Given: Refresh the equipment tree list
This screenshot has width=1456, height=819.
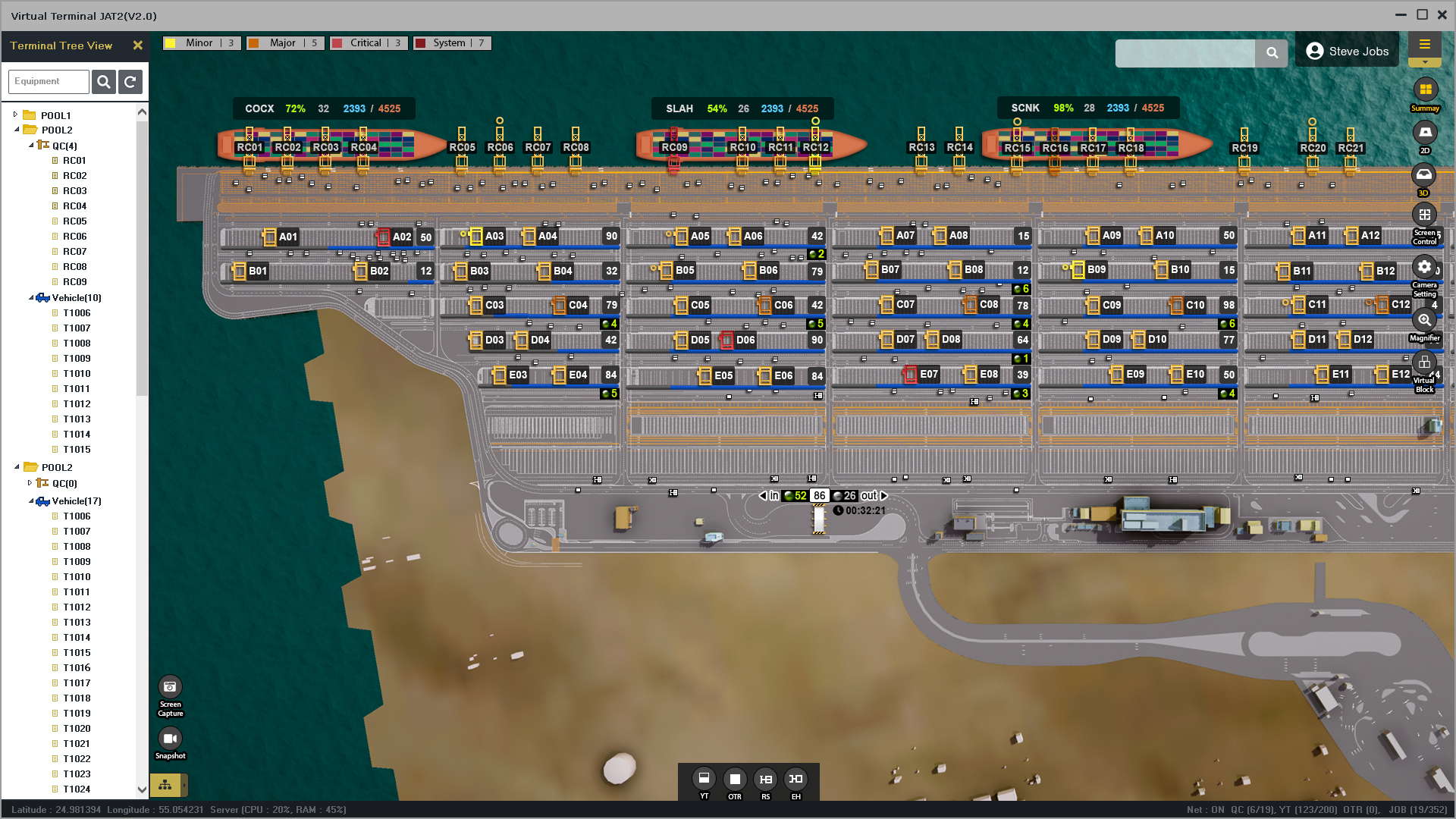Looking at the screenshot, I should click(130, 81).
